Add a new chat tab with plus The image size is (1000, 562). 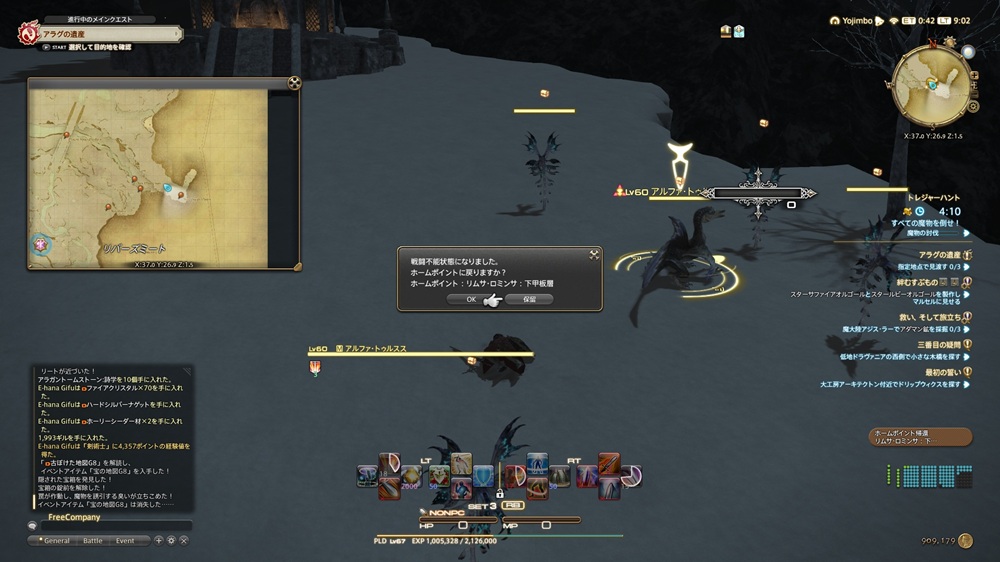(x=158, y=541)
